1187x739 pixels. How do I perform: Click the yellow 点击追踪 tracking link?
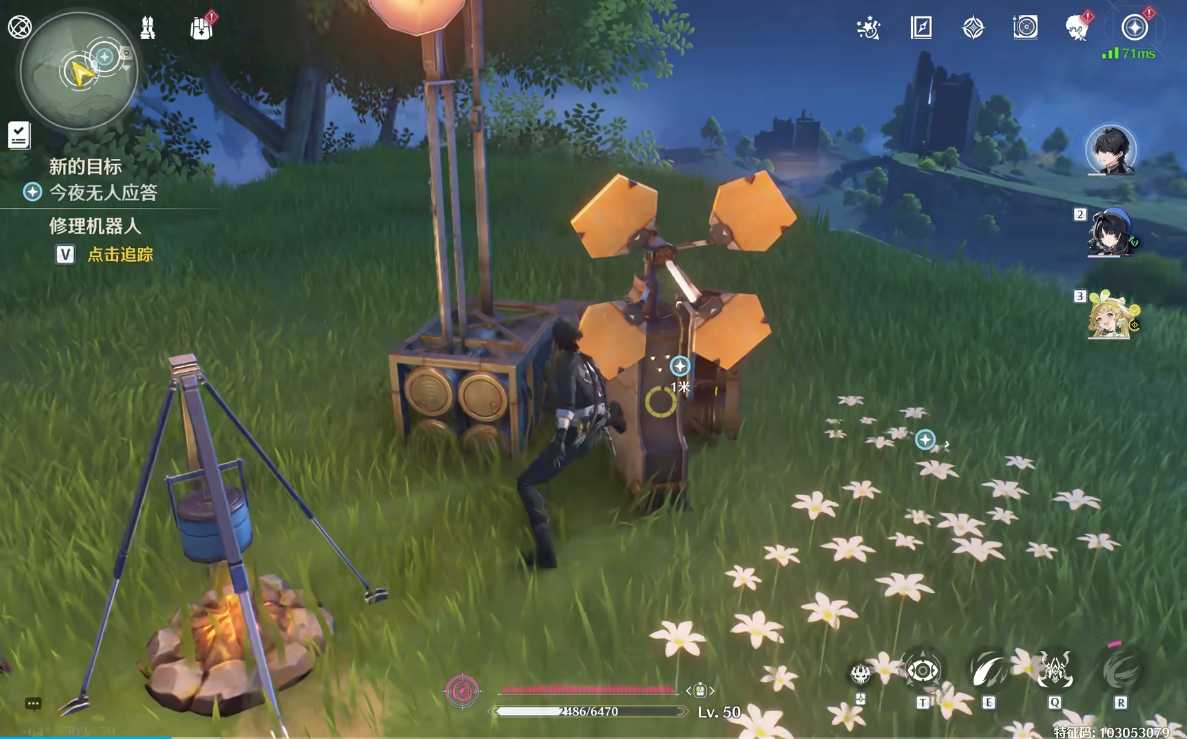tap(120, 255)
